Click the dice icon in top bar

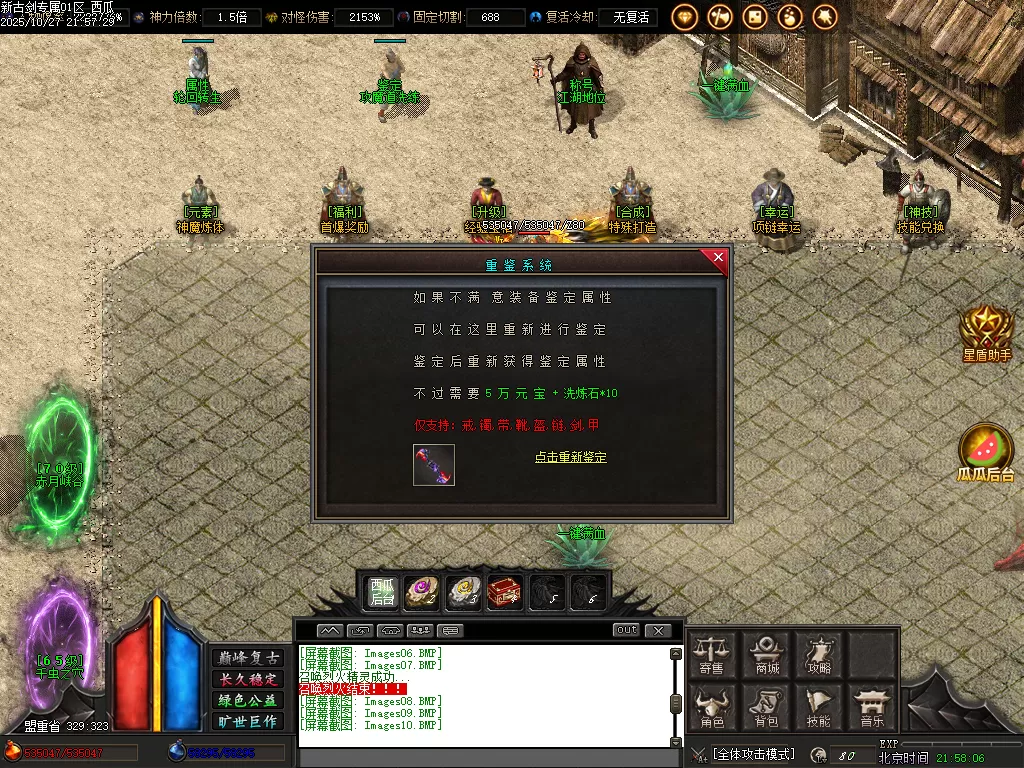755,17
